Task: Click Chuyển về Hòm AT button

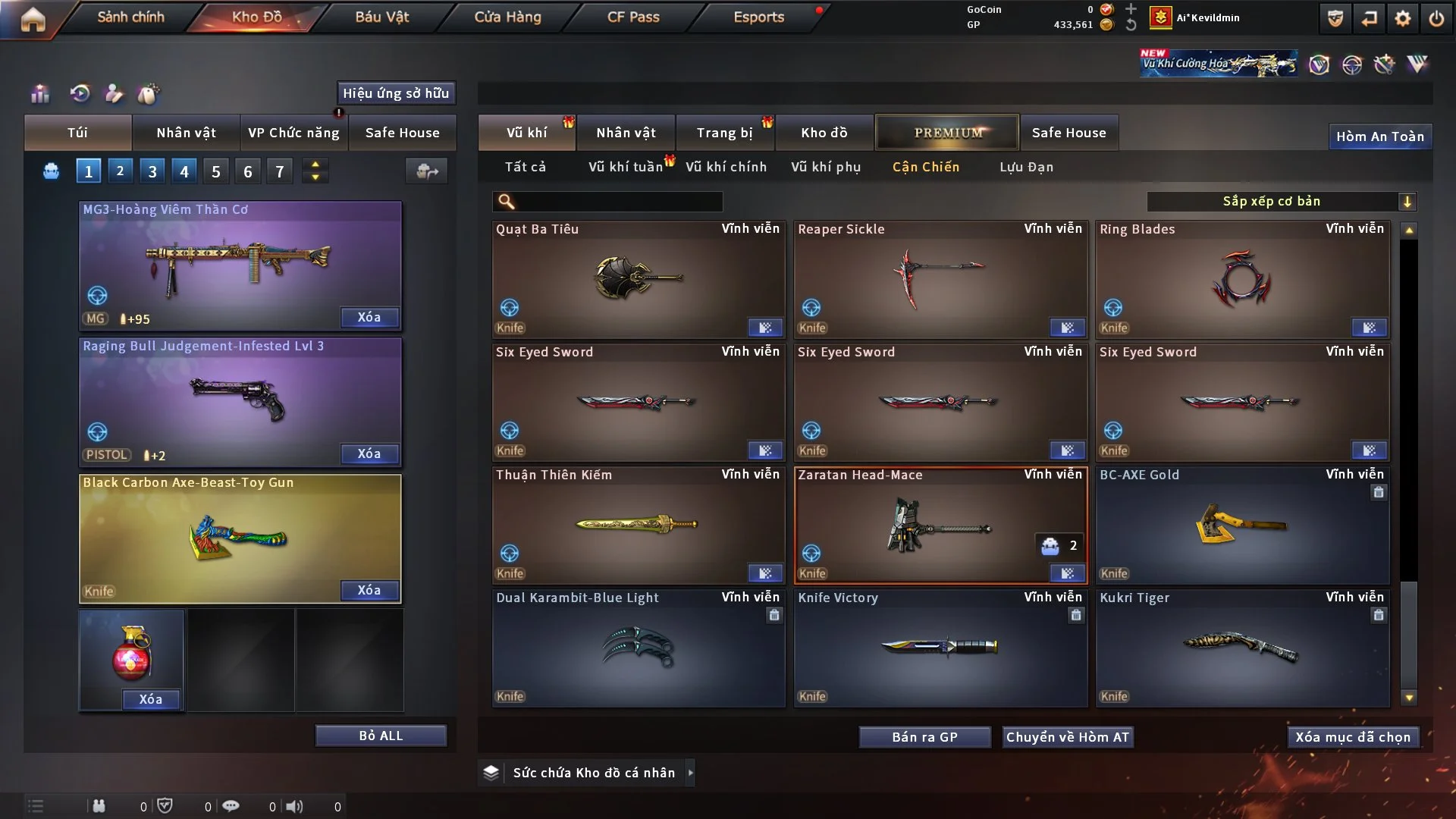Action: 1068,737
